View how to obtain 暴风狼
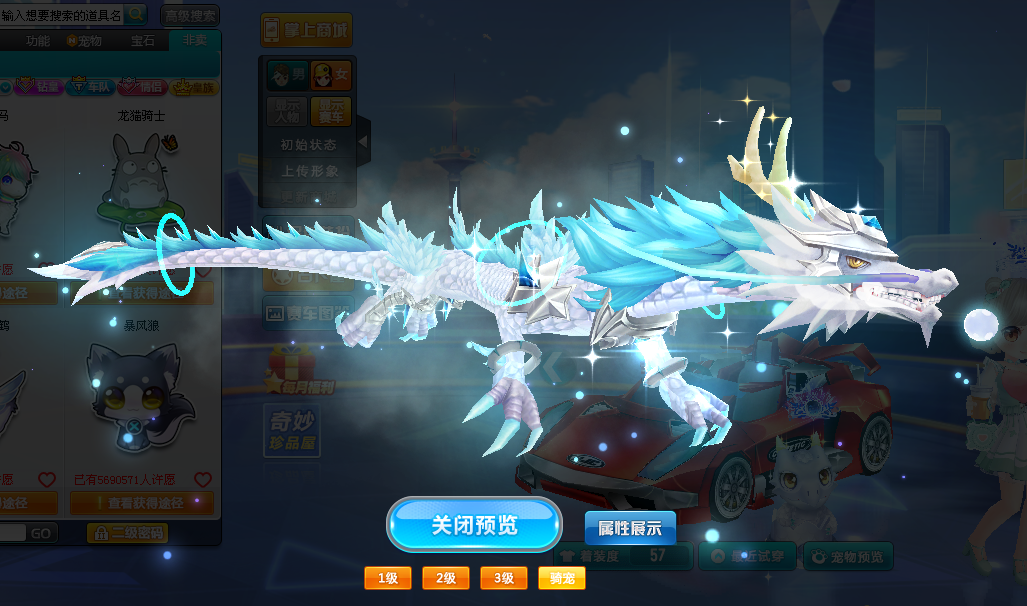Screen dimensions: 1027x606 (141, 503)
